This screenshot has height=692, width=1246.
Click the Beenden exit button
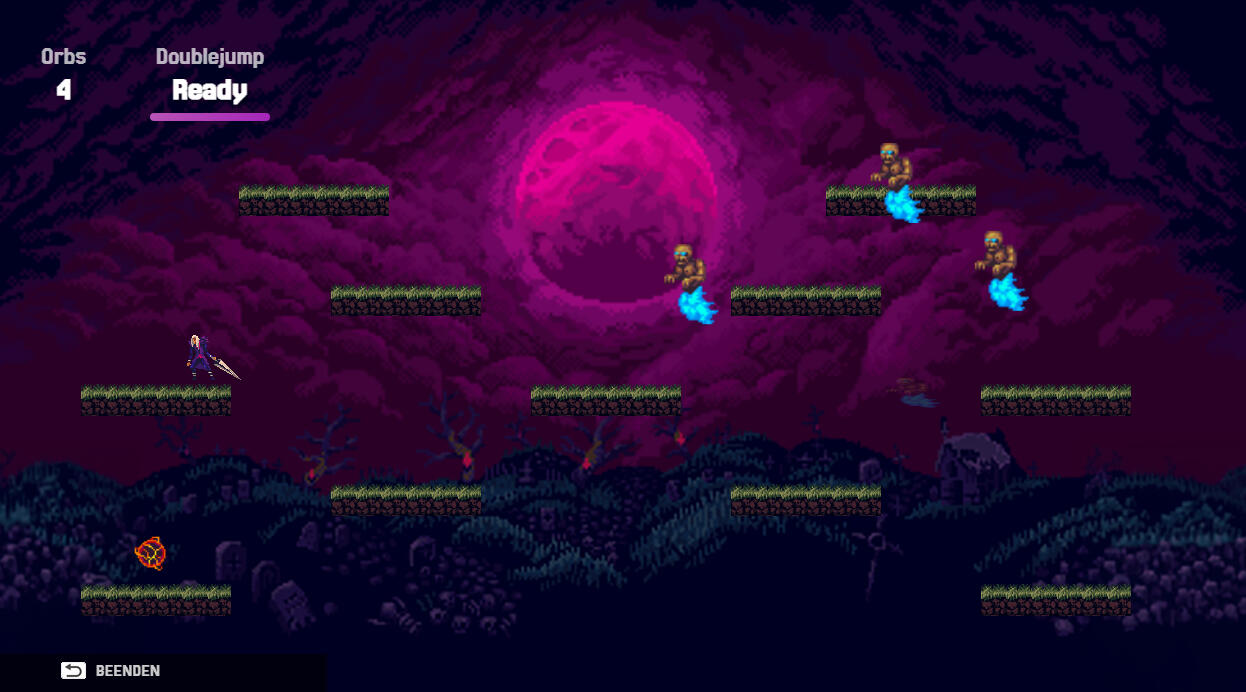(111, 671)
